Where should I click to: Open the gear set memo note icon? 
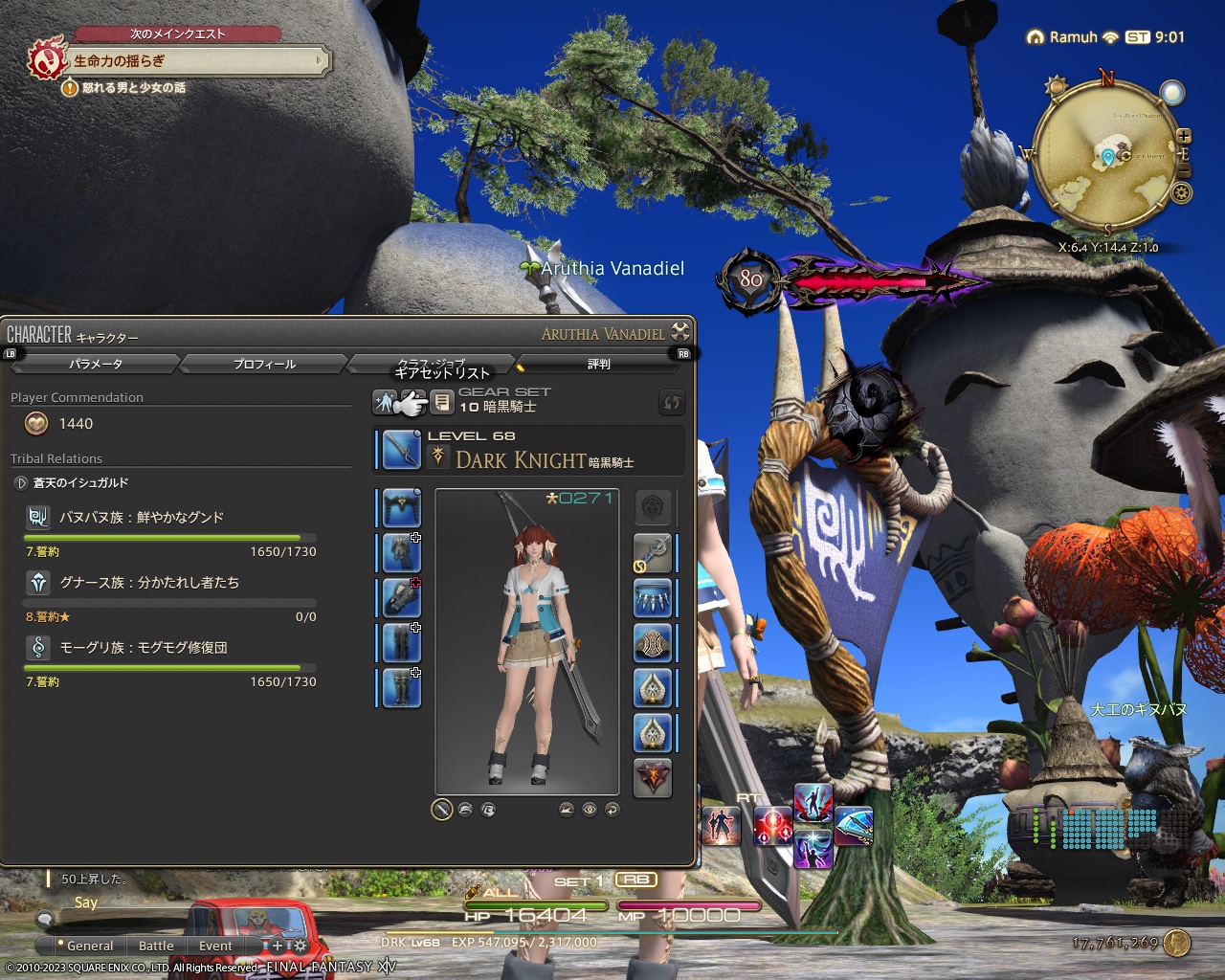click(x=442, y=402)
